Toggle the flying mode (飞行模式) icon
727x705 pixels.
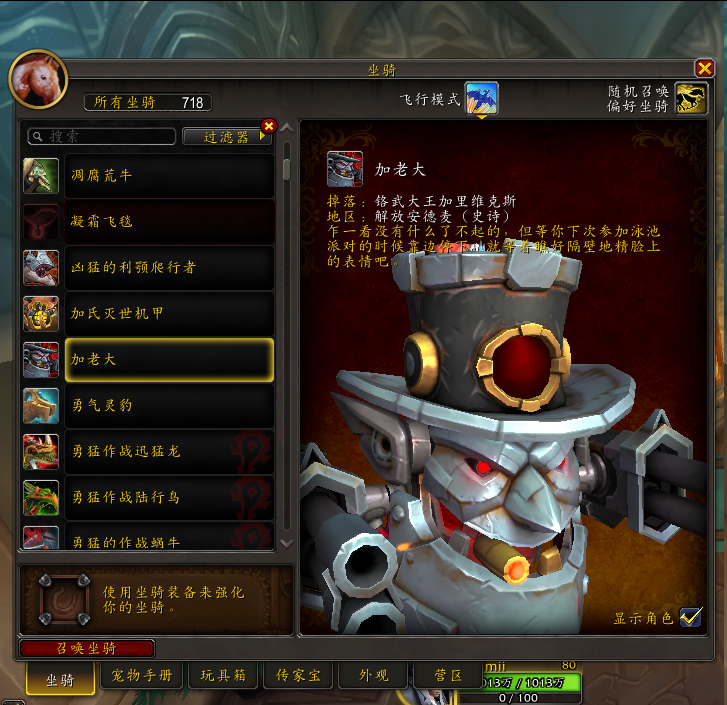click(481, 98)
